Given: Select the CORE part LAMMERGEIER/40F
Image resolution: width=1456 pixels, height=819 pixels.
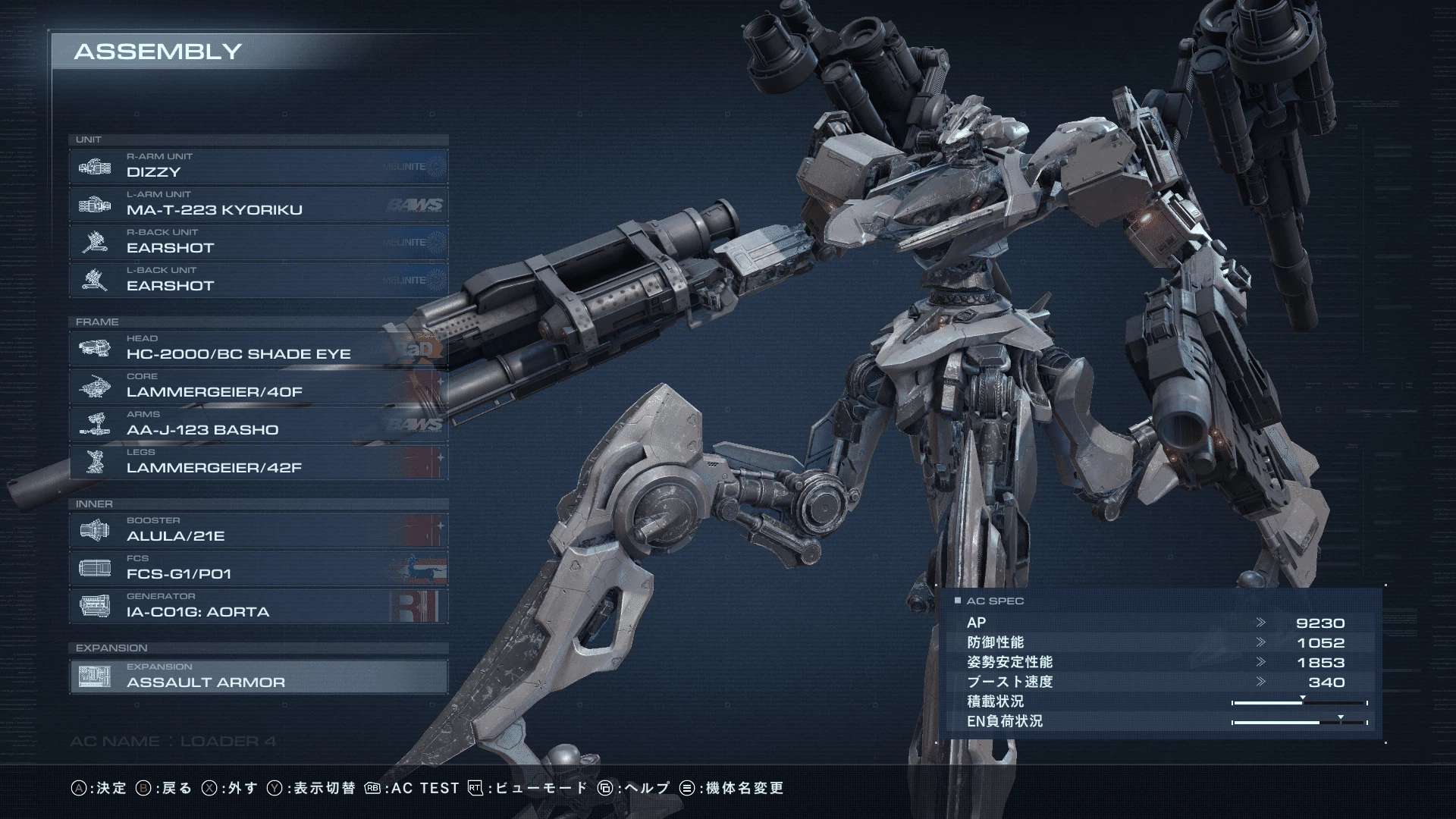Looking at the screenshot, I should click(x=258, y=386).
